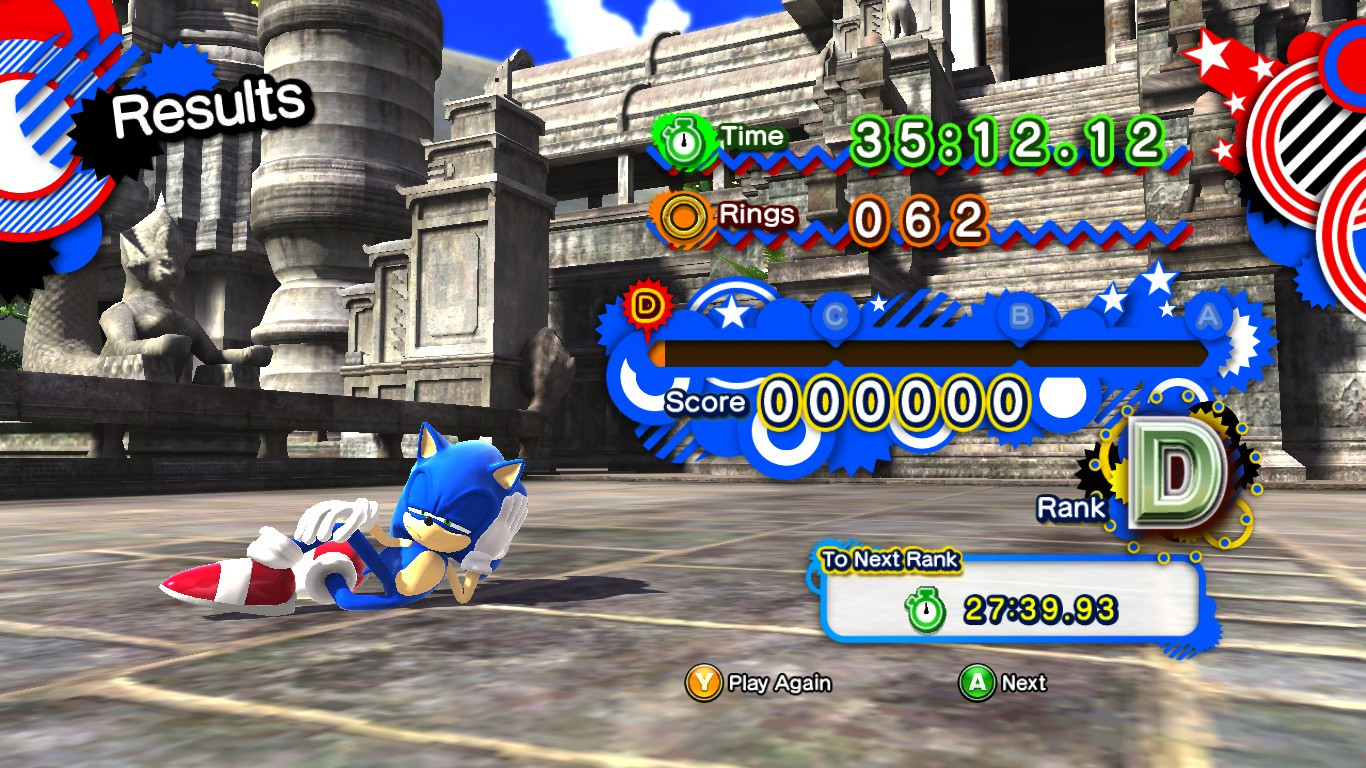1366x768 pixels.
Task: Toggle the B rank marker on the bar
Action: pyautogui.click(x=1022, y=313)
